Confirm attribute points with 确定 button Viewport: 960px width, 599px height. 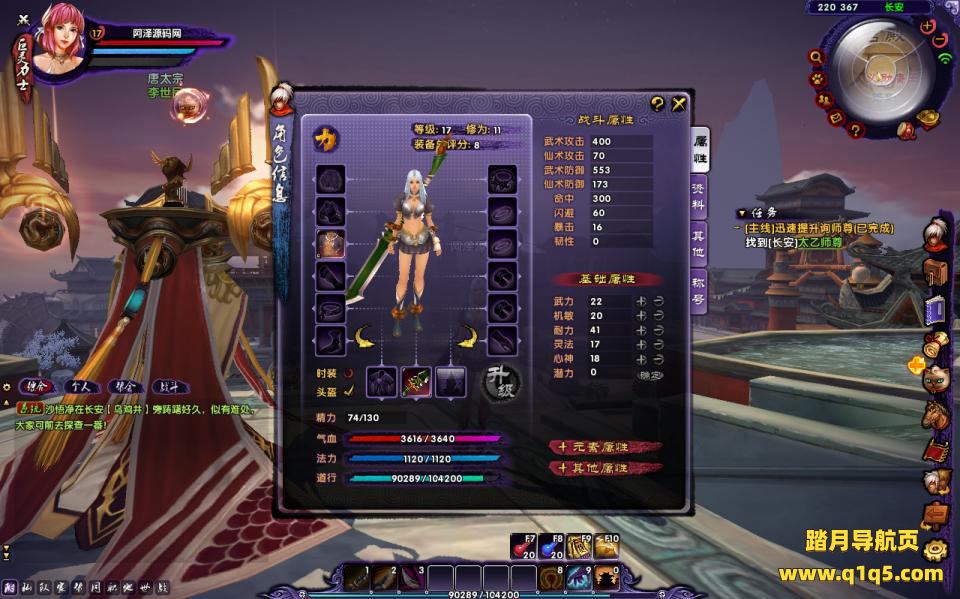[649, 374]
